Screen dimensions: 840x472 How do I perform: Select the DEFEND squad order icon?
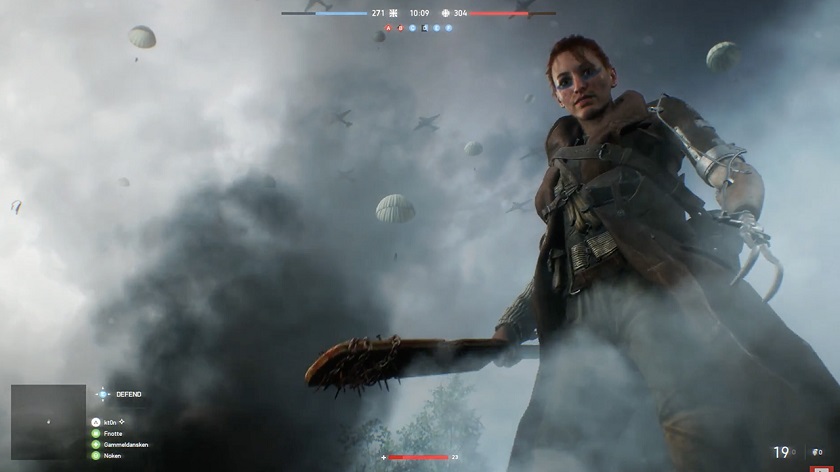click(103, 395)
